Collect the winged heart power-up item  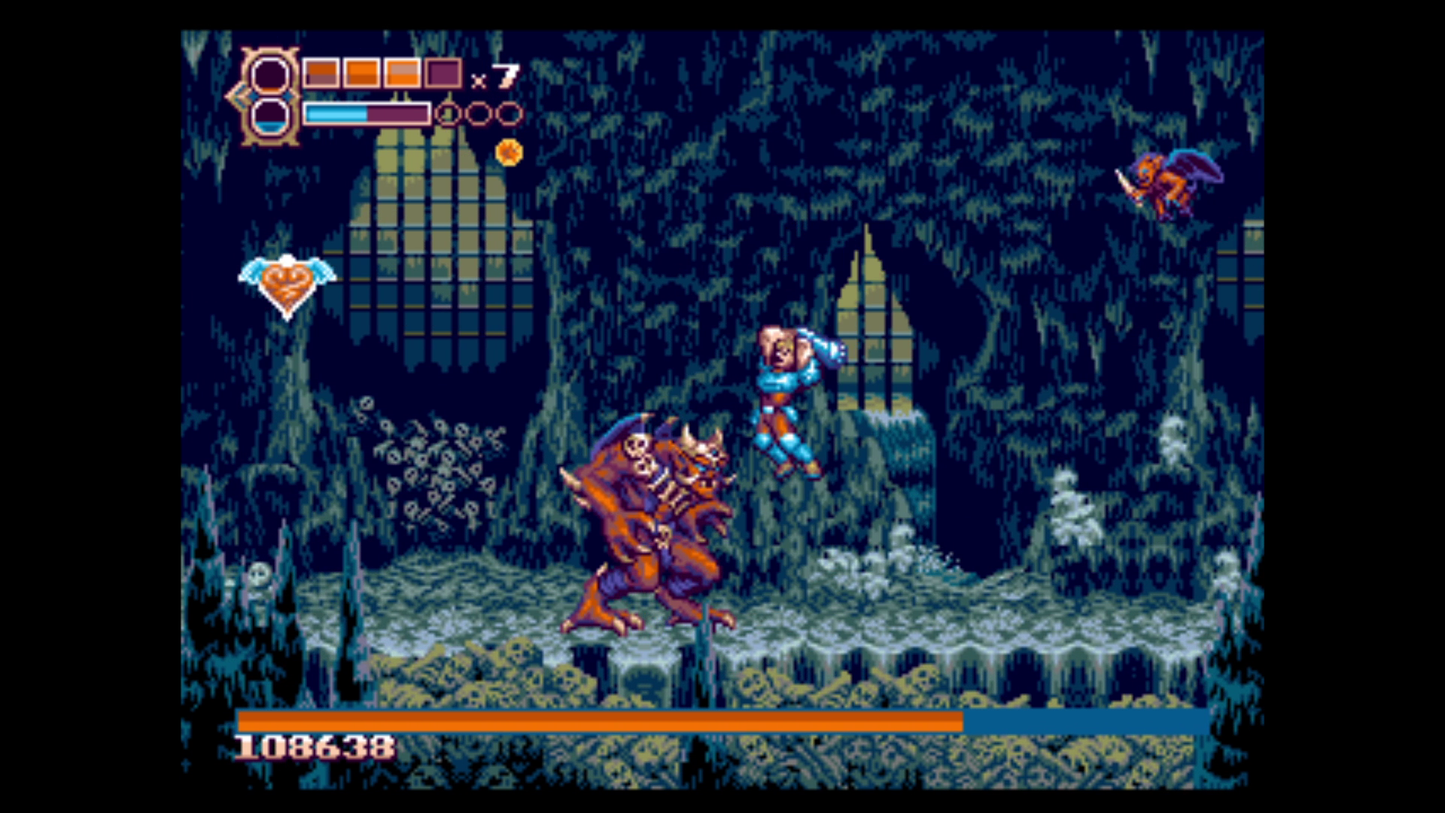(x=287, y=279)
